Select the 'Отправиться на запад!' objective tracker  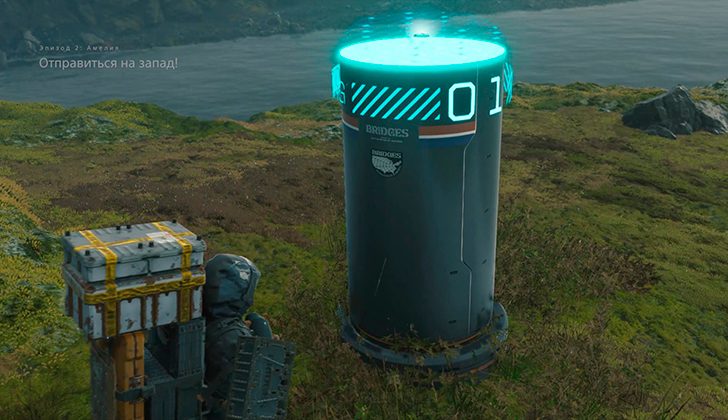109,63
